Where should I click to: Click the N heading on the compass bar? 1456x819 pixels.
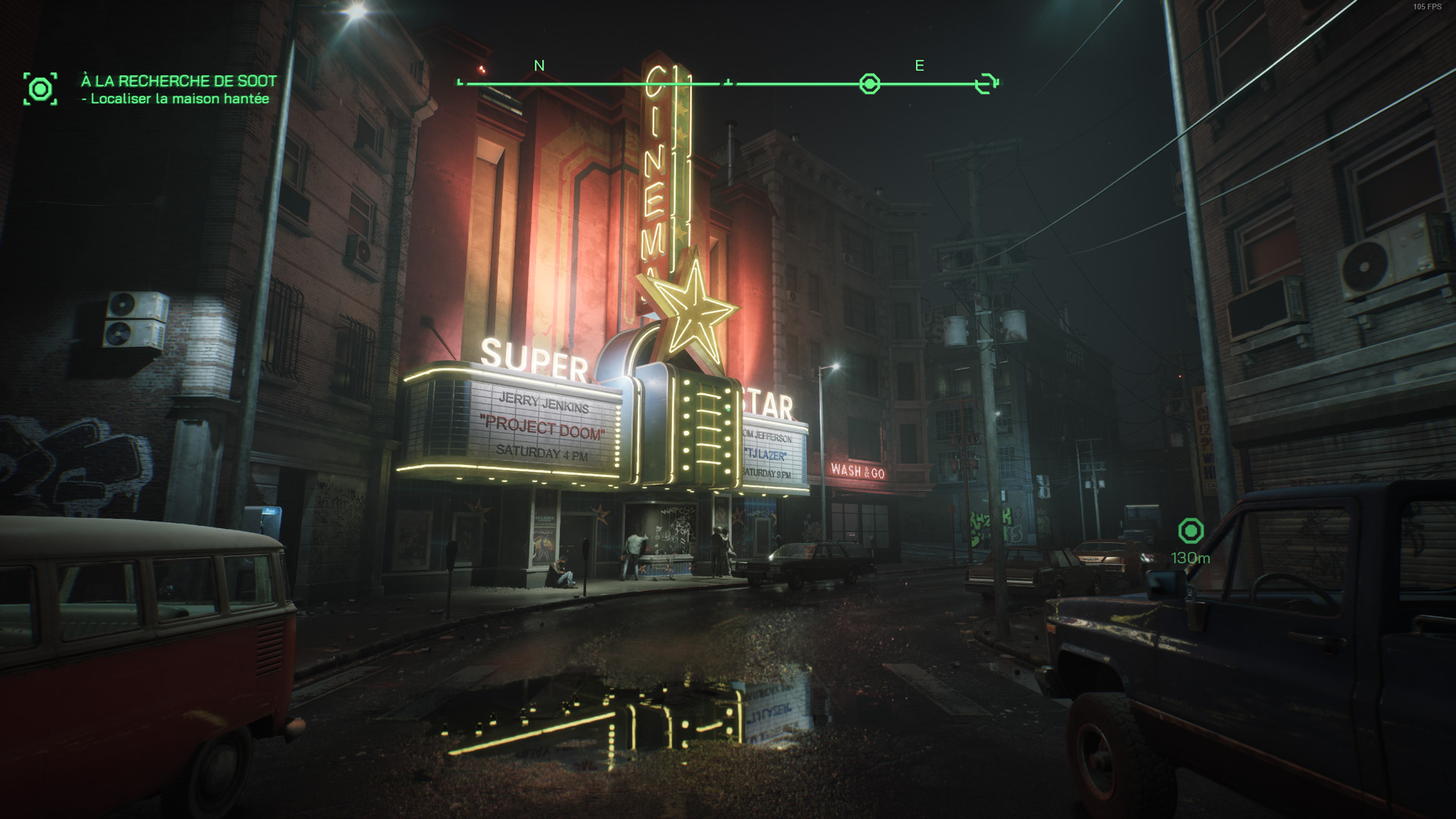(539, 66)
